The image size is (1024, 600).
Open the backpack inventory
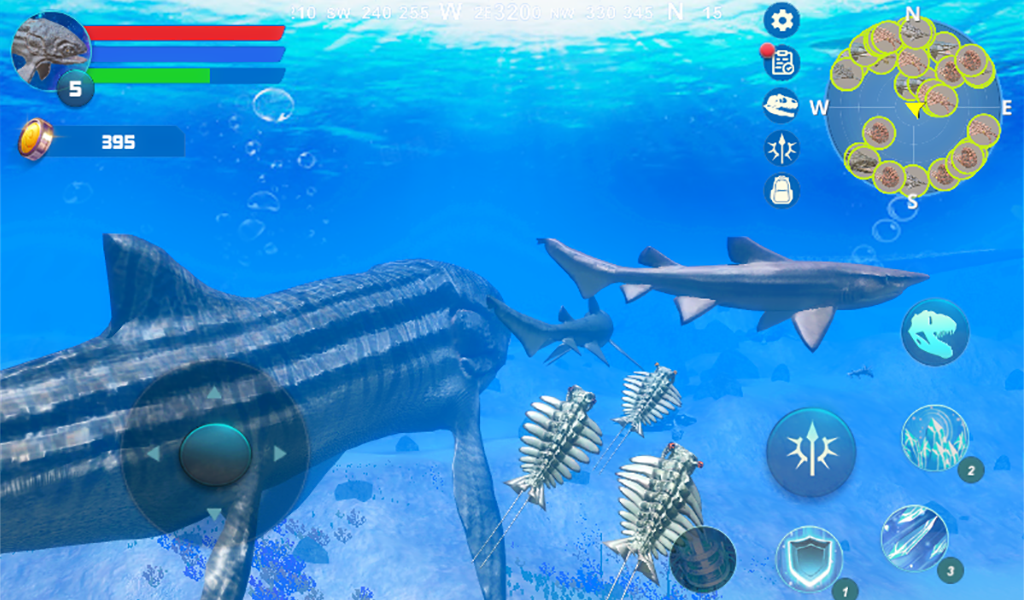(x=781, y=189)
